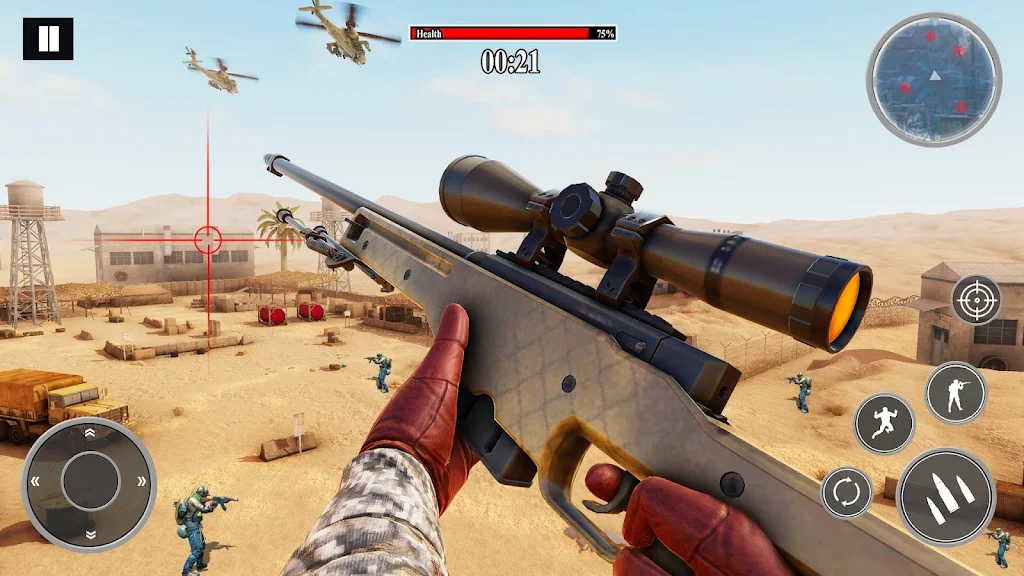Tap the virtual movement joystick center
This screenshot has height=576, width=1024.
(90, 482)
